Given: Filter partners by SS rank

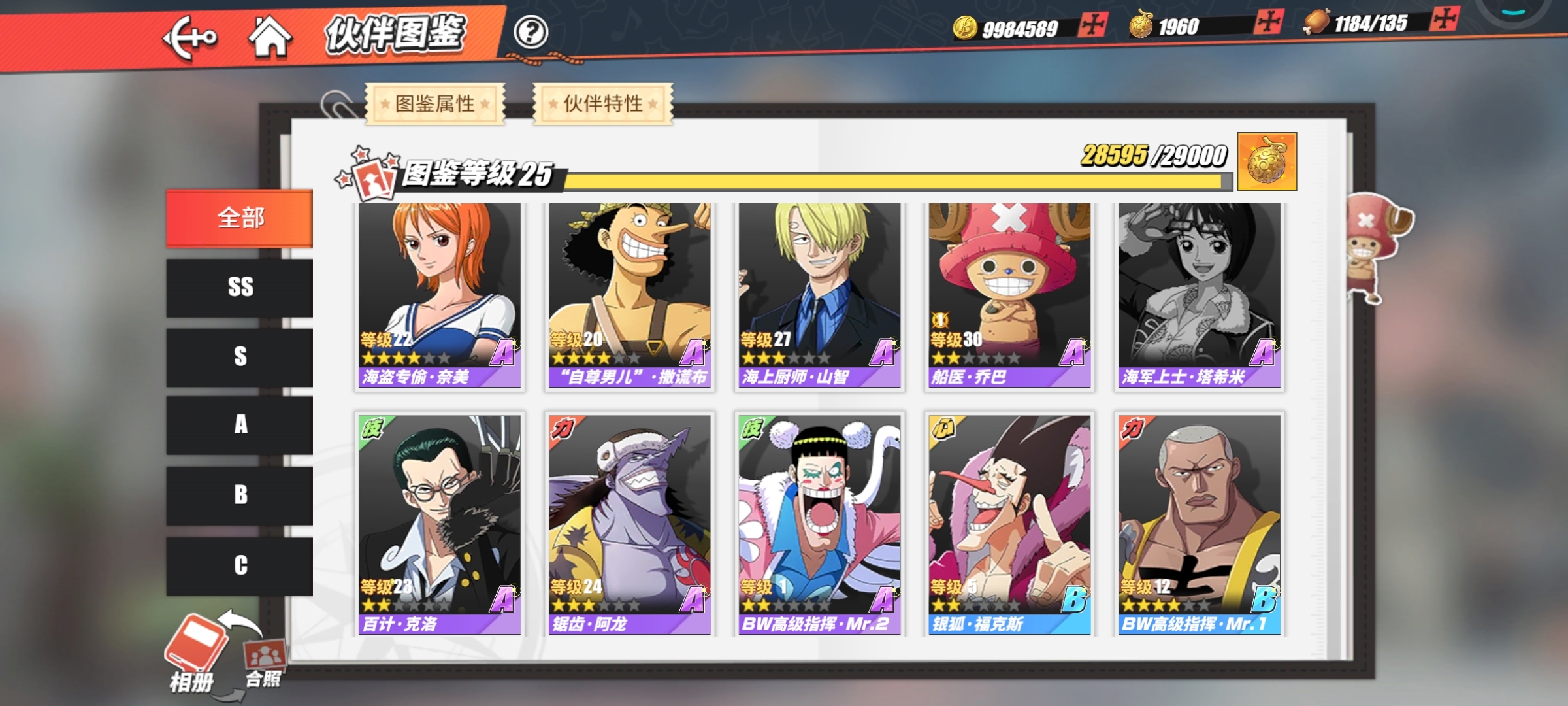Looking at the screenshot, I should click(x=240, y=288).
